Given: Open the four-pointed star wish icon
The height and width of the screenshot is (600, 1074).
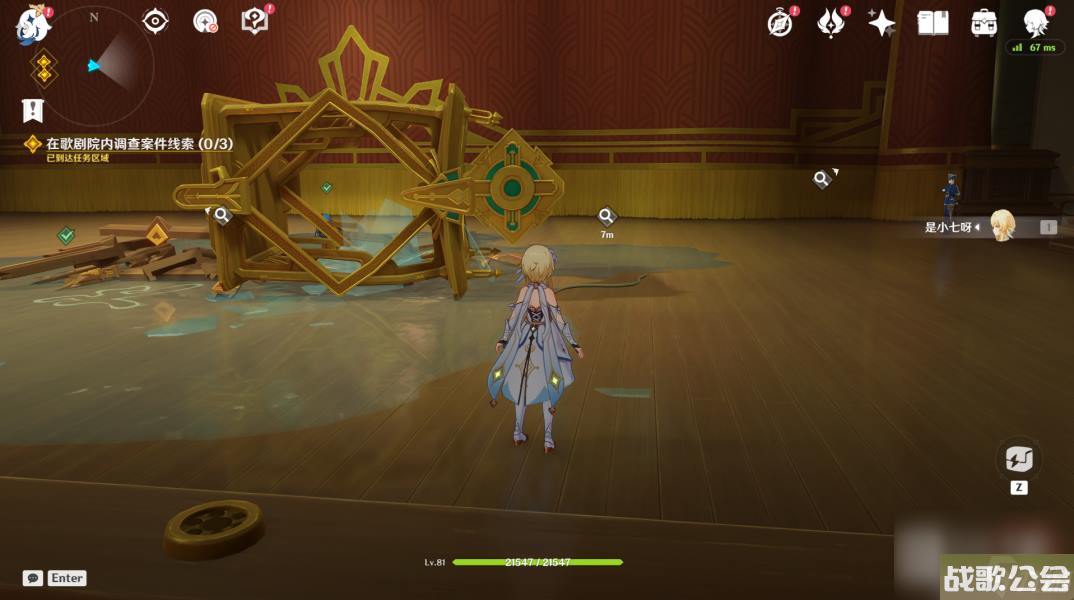Looking at the screenshot, I should coord(881,23).
